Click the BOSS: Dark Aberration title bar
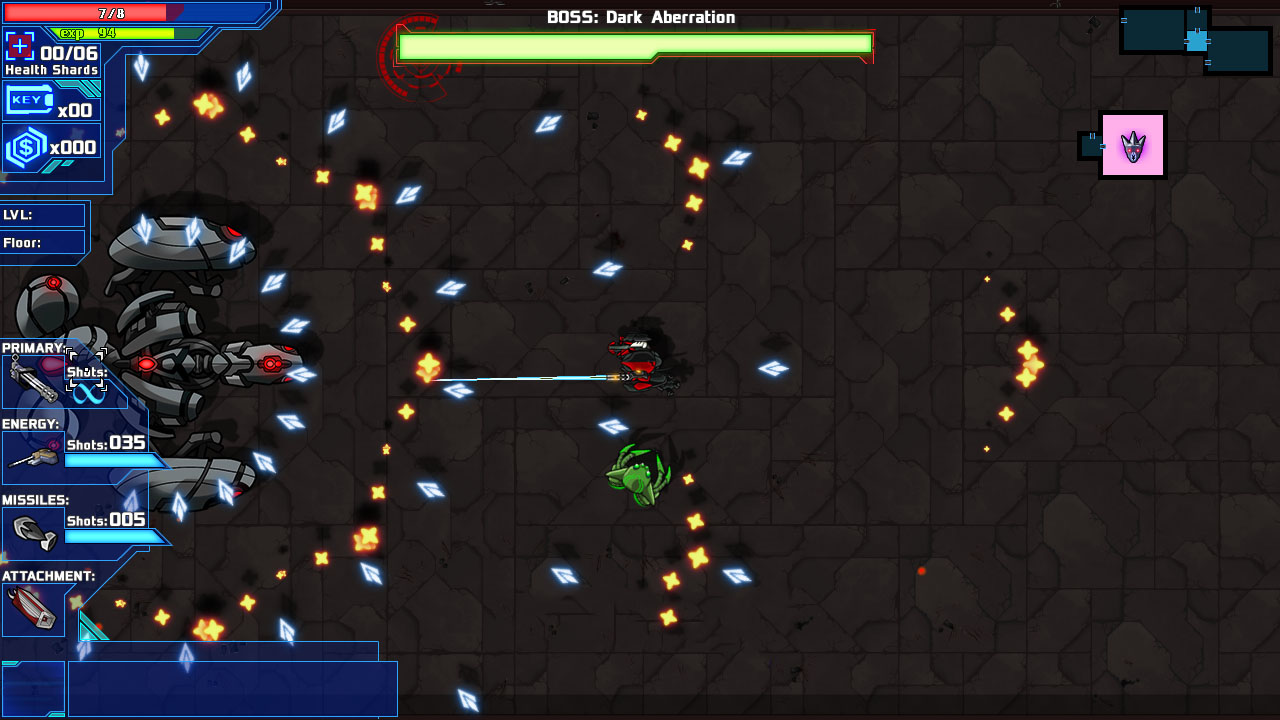Screen dimensions: 1280x720 pos(639,16)
